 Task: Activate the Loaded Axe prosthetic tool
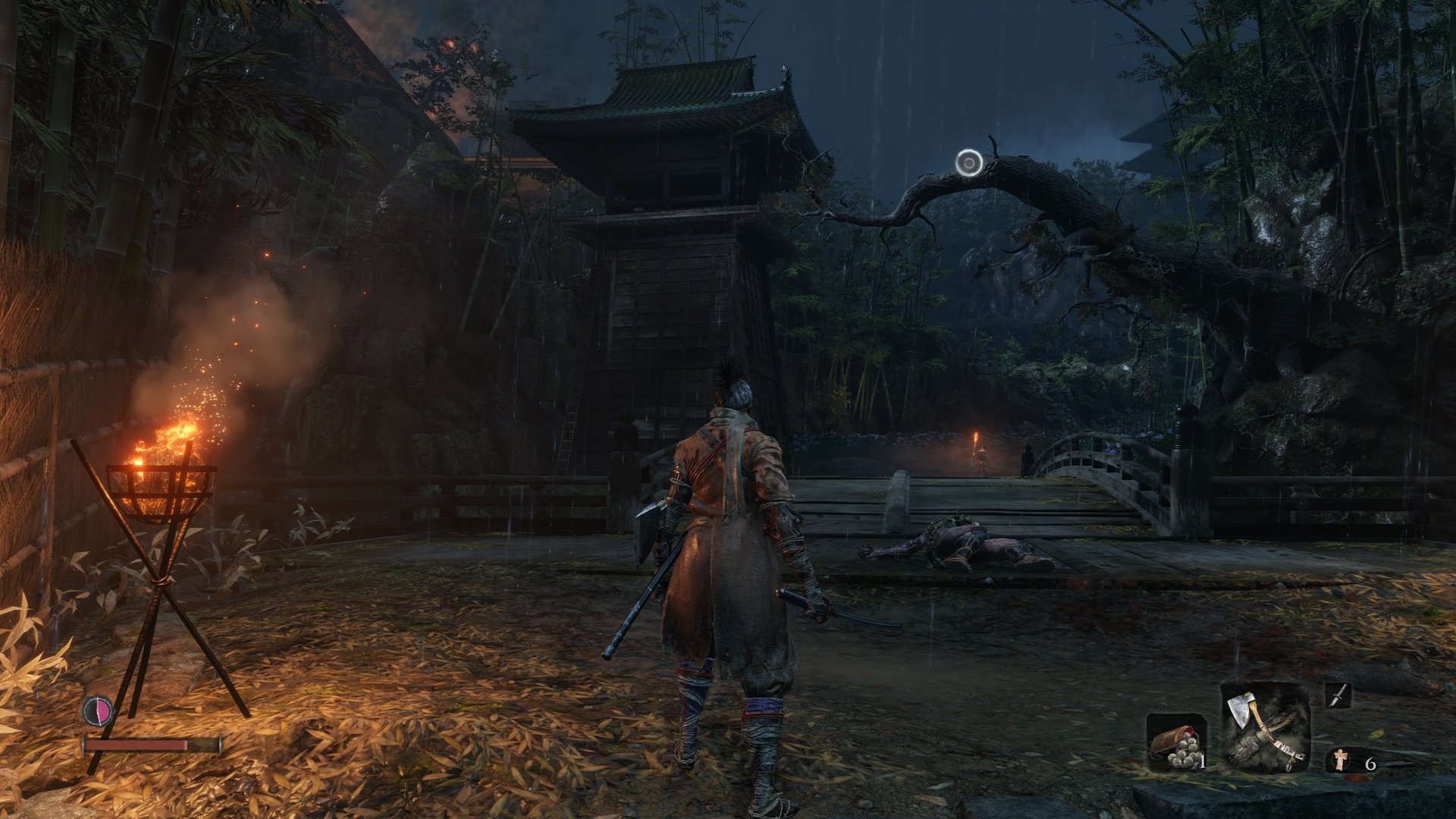click(x=1265, y=726)
